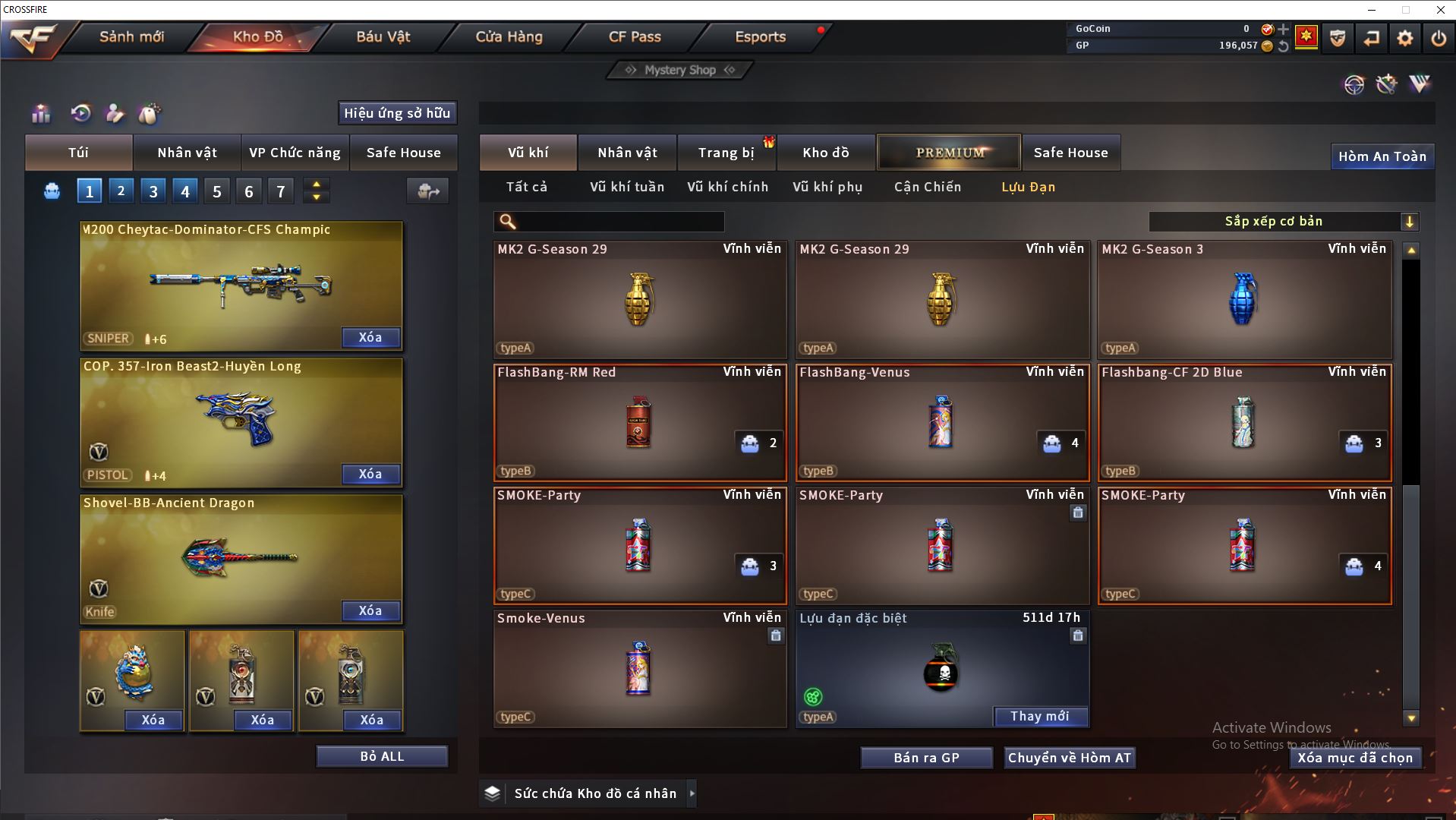
Task: Go to the Sảnh mới lobby
Action: click(x=131, y=36)
